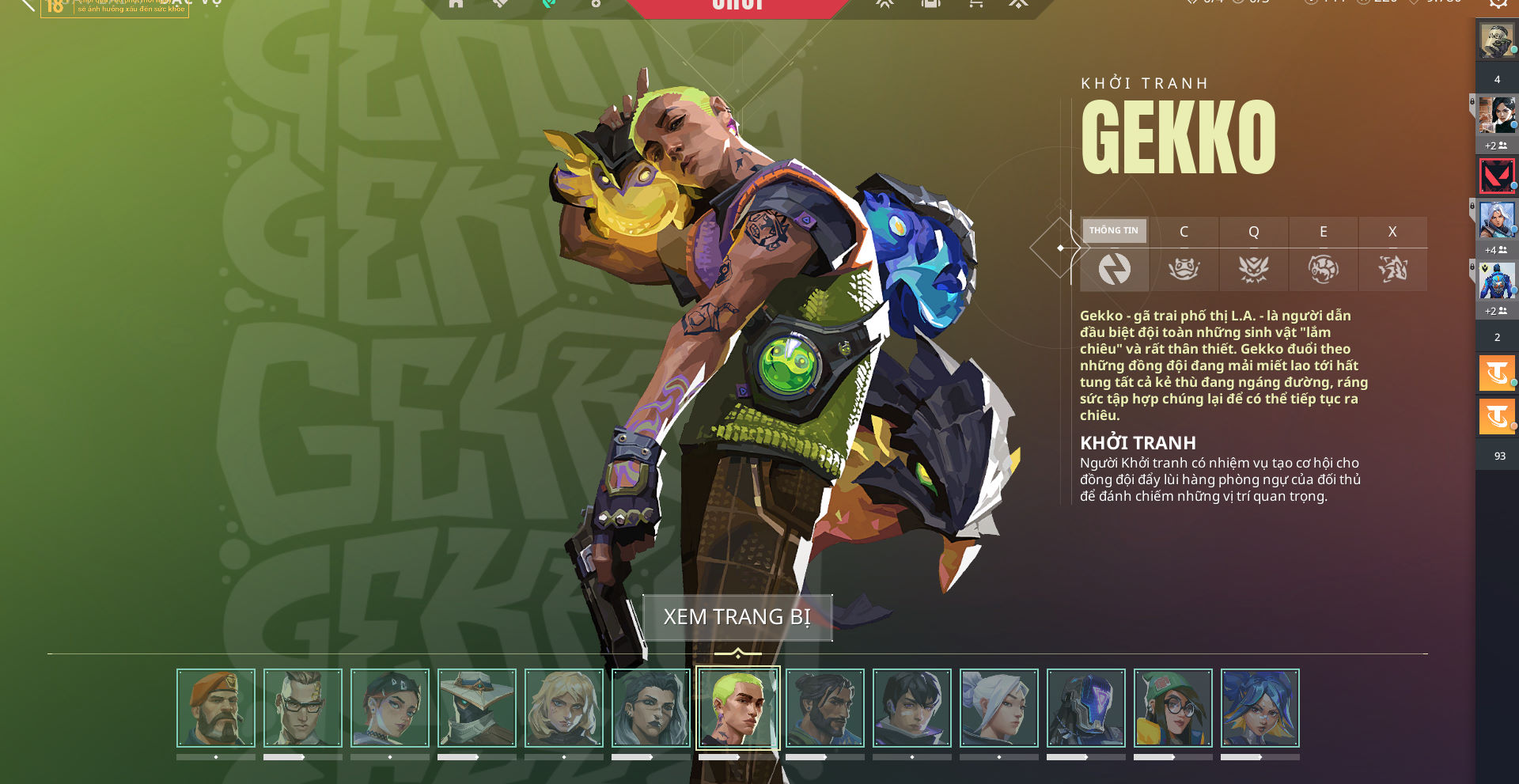This screenshot has height=784, width=1519.
Task: Pick the KAY/O robot portrait
Action: point(1086,708)
